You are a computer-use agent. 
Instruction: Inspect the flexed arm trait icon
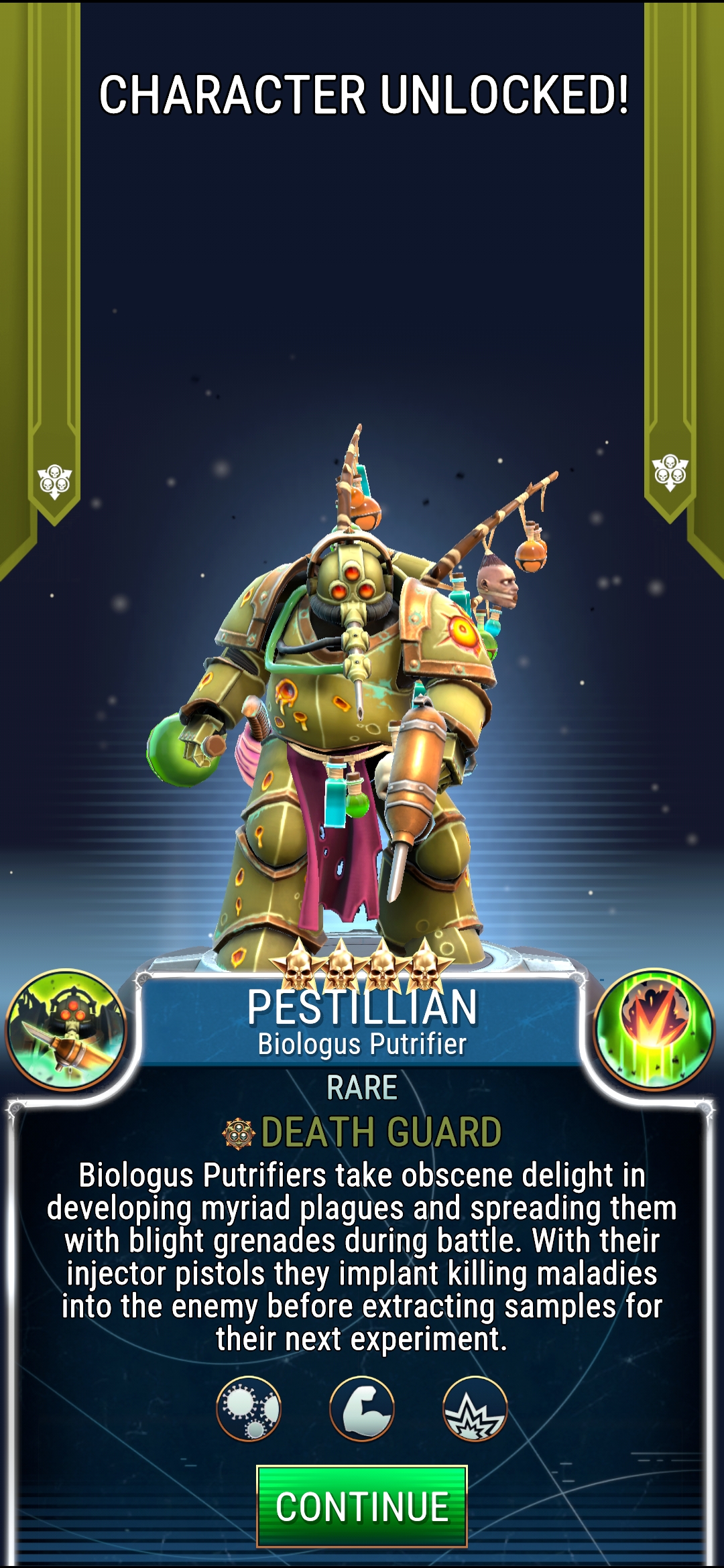[362, 1408]
